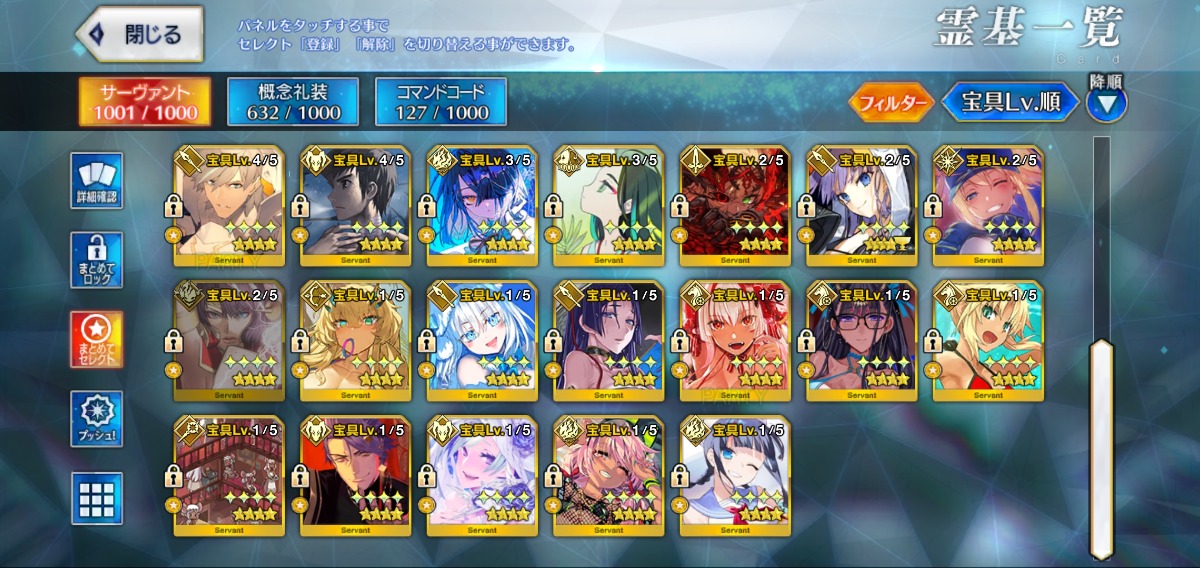Choose the restaurant interior servant card
This screenshot has height=568, width=1200.
(x=228, y=476)
